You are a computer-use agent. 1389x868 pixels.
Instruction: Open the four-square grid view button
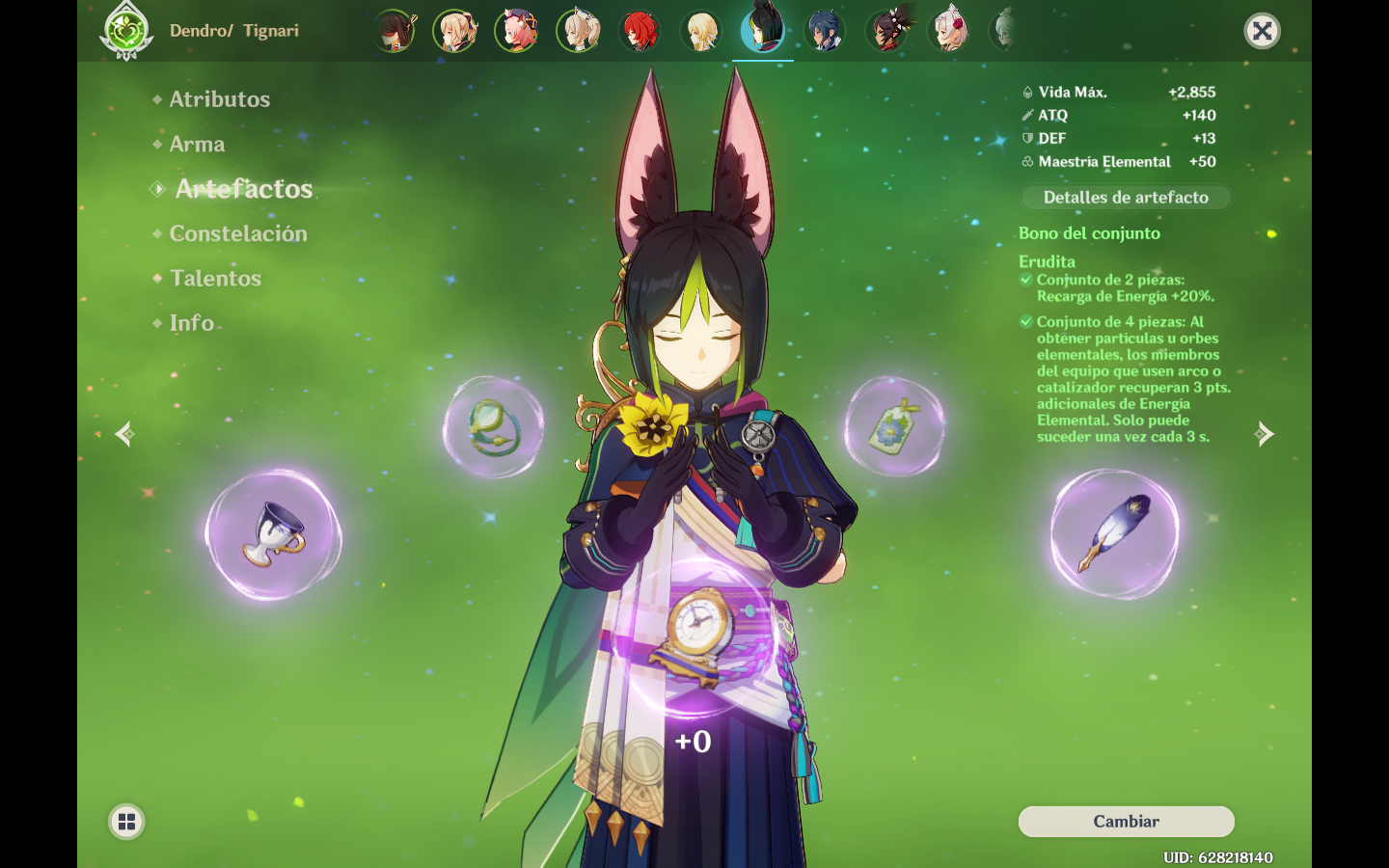pyautogui.click(x=126, y=822)
